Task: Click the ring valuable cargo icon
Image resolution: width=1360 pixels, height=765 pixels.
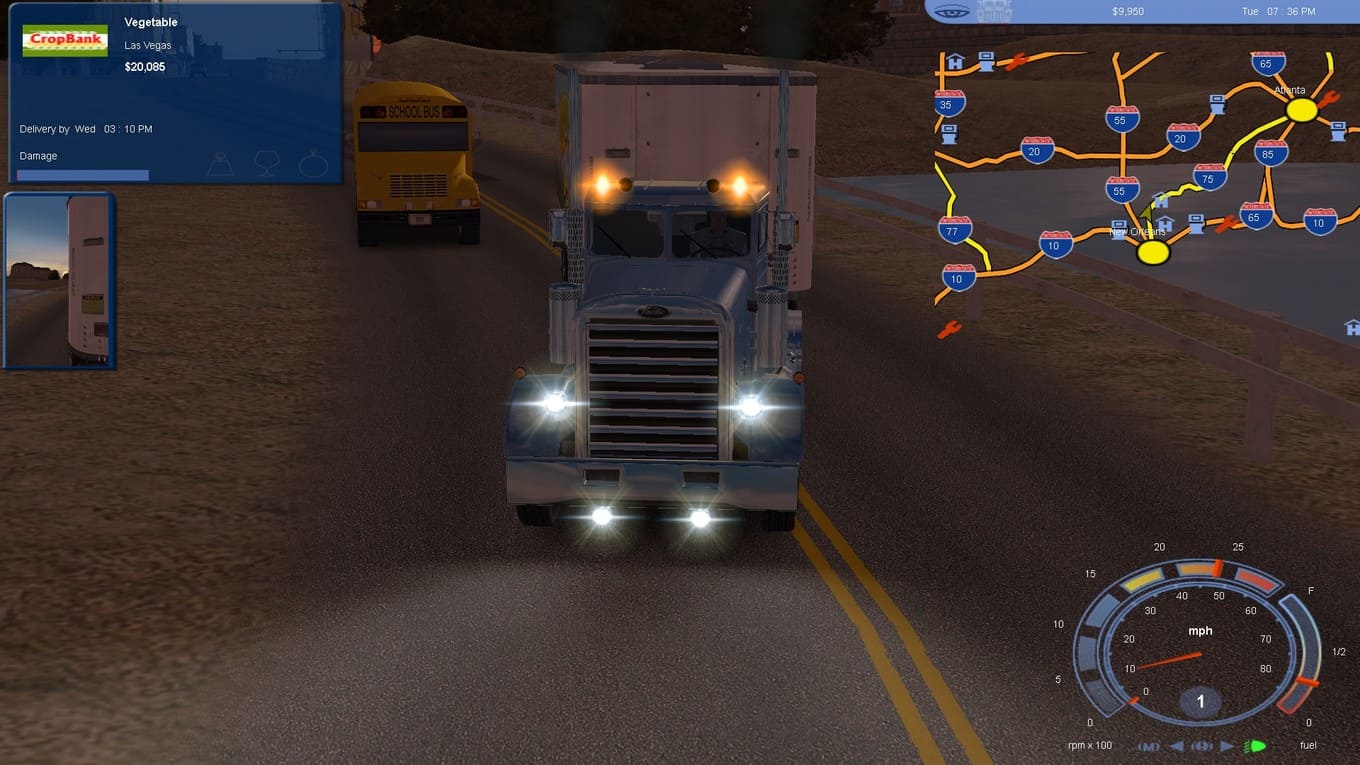Action: (x=312, y=163)
